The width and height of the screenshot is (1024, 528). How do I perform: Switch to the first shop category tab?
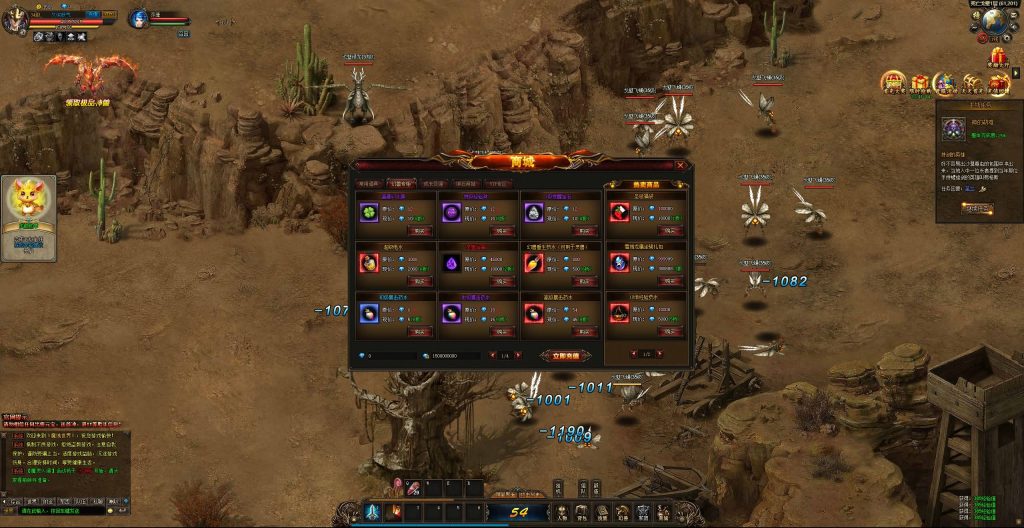[368, 183]
